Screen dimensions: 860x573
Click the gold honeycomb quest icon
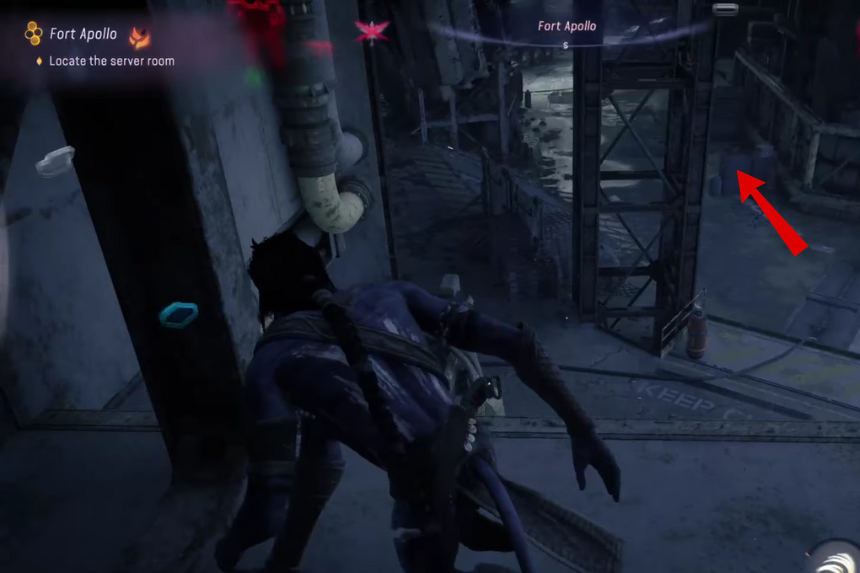(34, 34)
